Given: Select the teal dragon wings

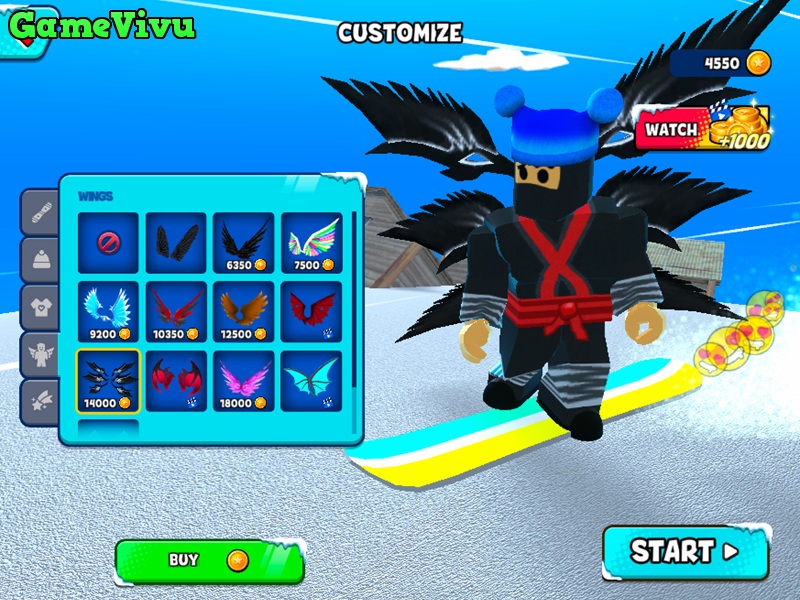Looking at the screenshot, I should (x=311, y=380).
